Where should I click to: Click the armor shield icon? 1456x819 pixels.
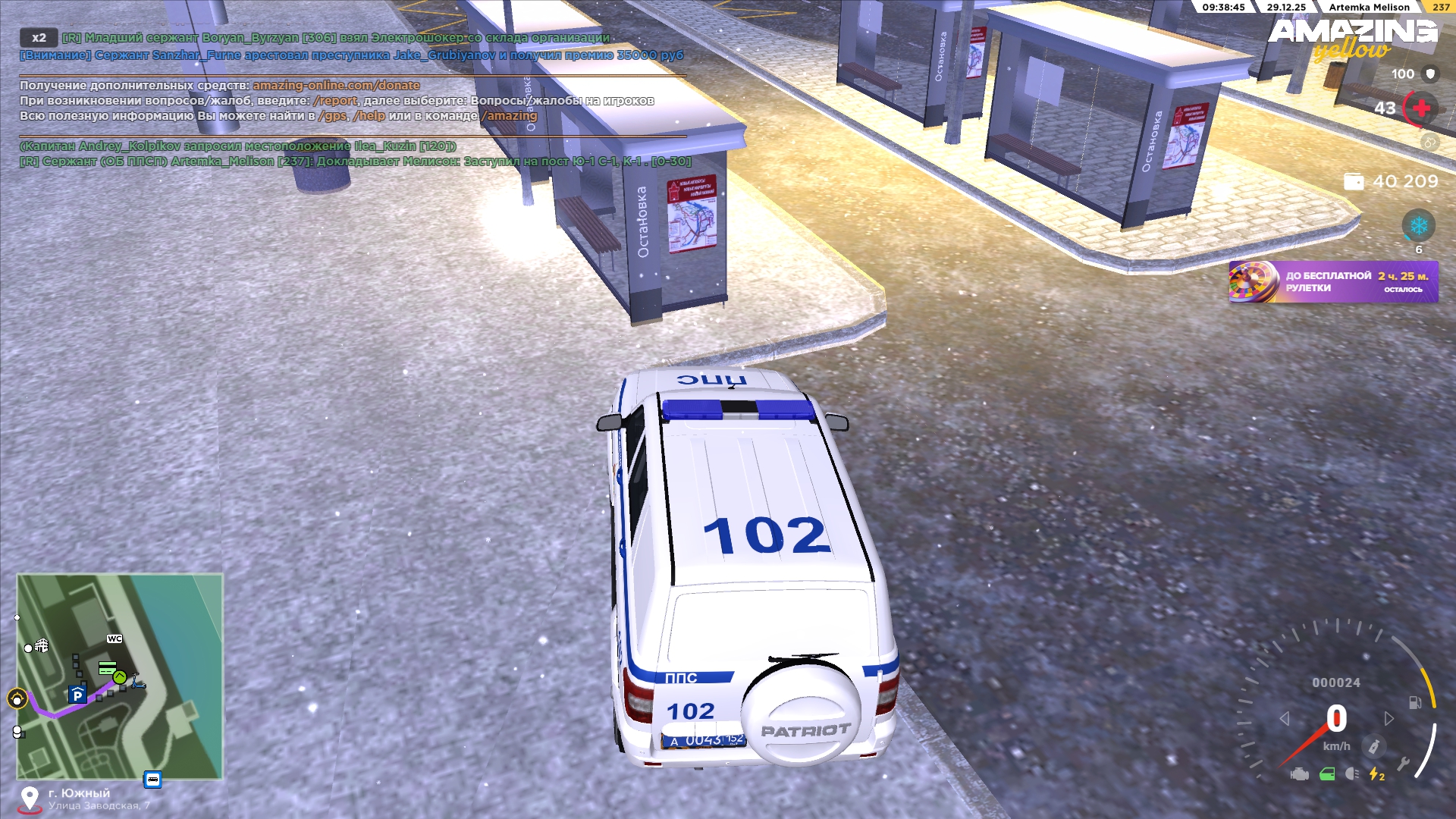pyautogui.click(x=1431, y=74)
